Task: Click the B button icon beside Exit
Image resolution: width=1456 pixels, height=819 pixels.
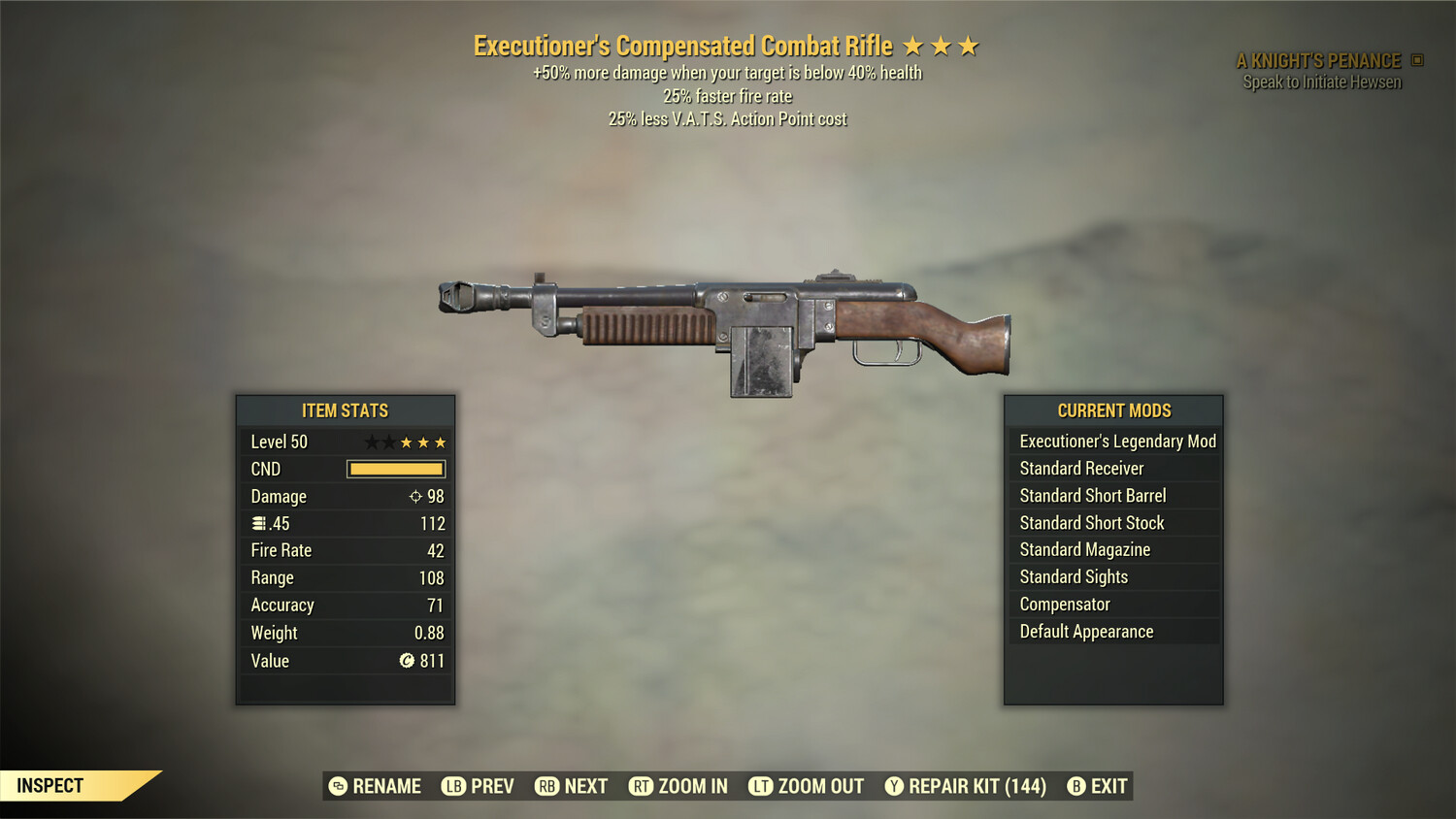Action: [1075, 786]
